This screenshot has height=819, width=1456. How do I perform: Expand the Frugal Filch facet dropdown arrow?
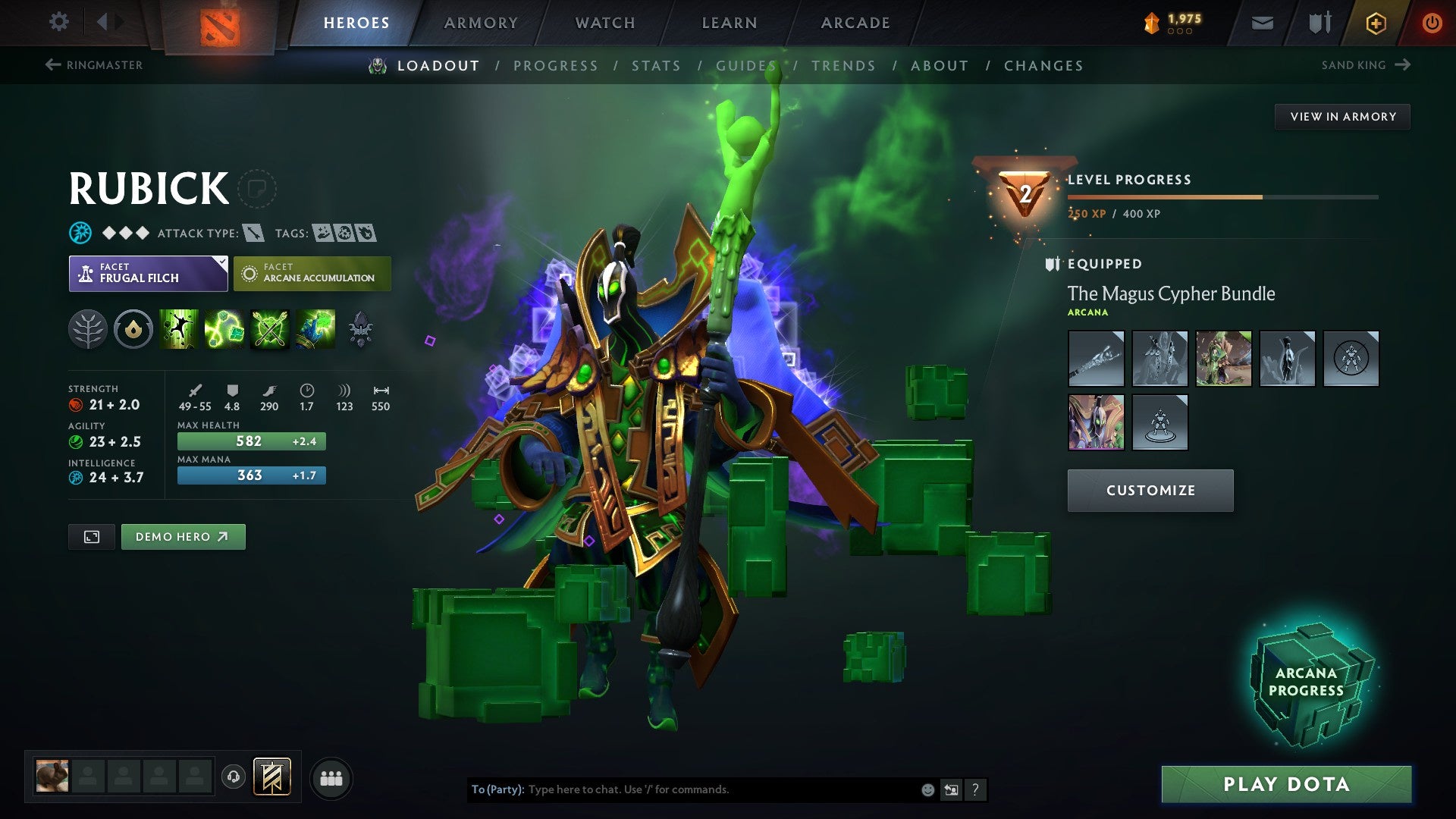tap(220, 263)
